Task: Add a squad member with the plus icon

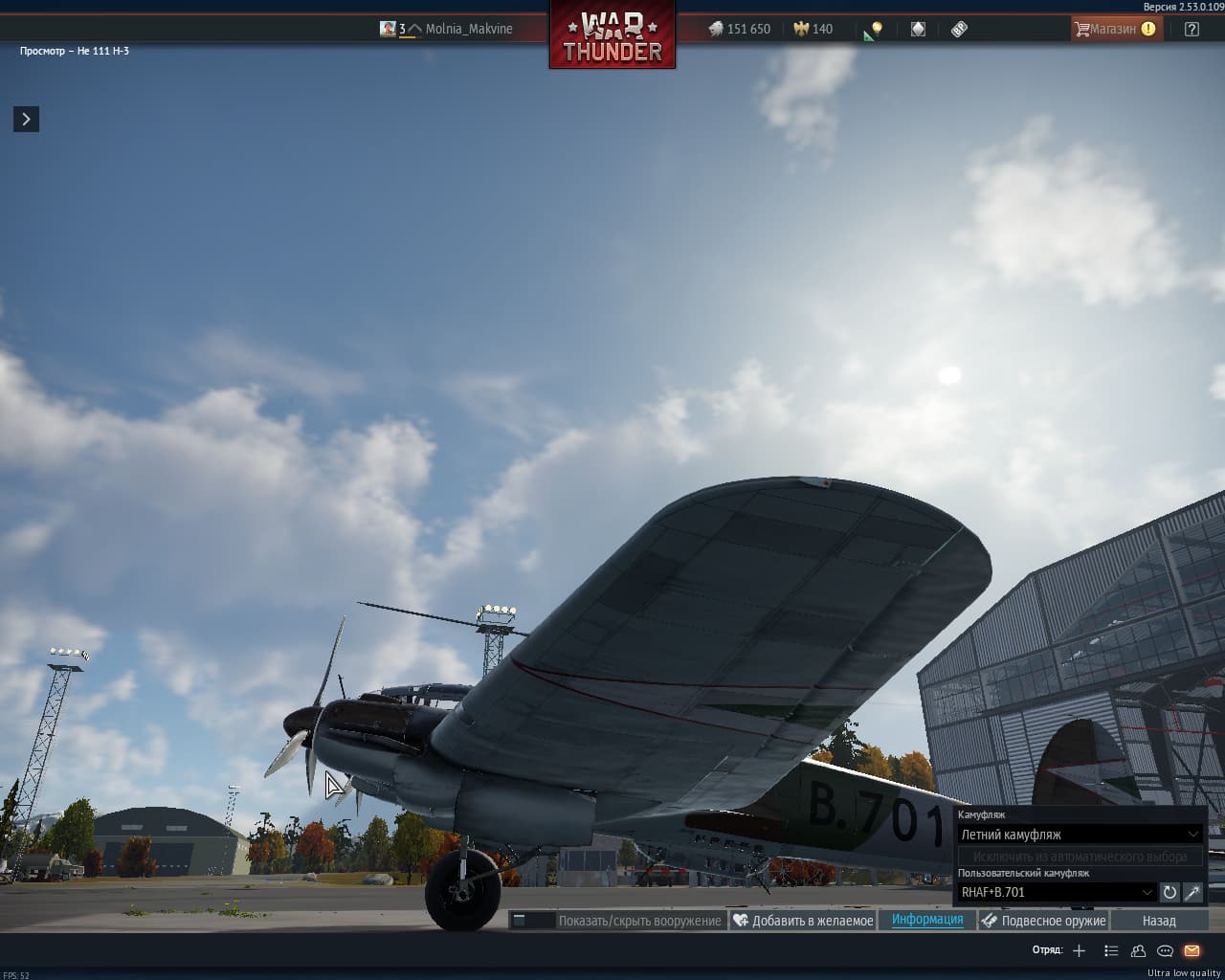Action: pos(1080,950)
